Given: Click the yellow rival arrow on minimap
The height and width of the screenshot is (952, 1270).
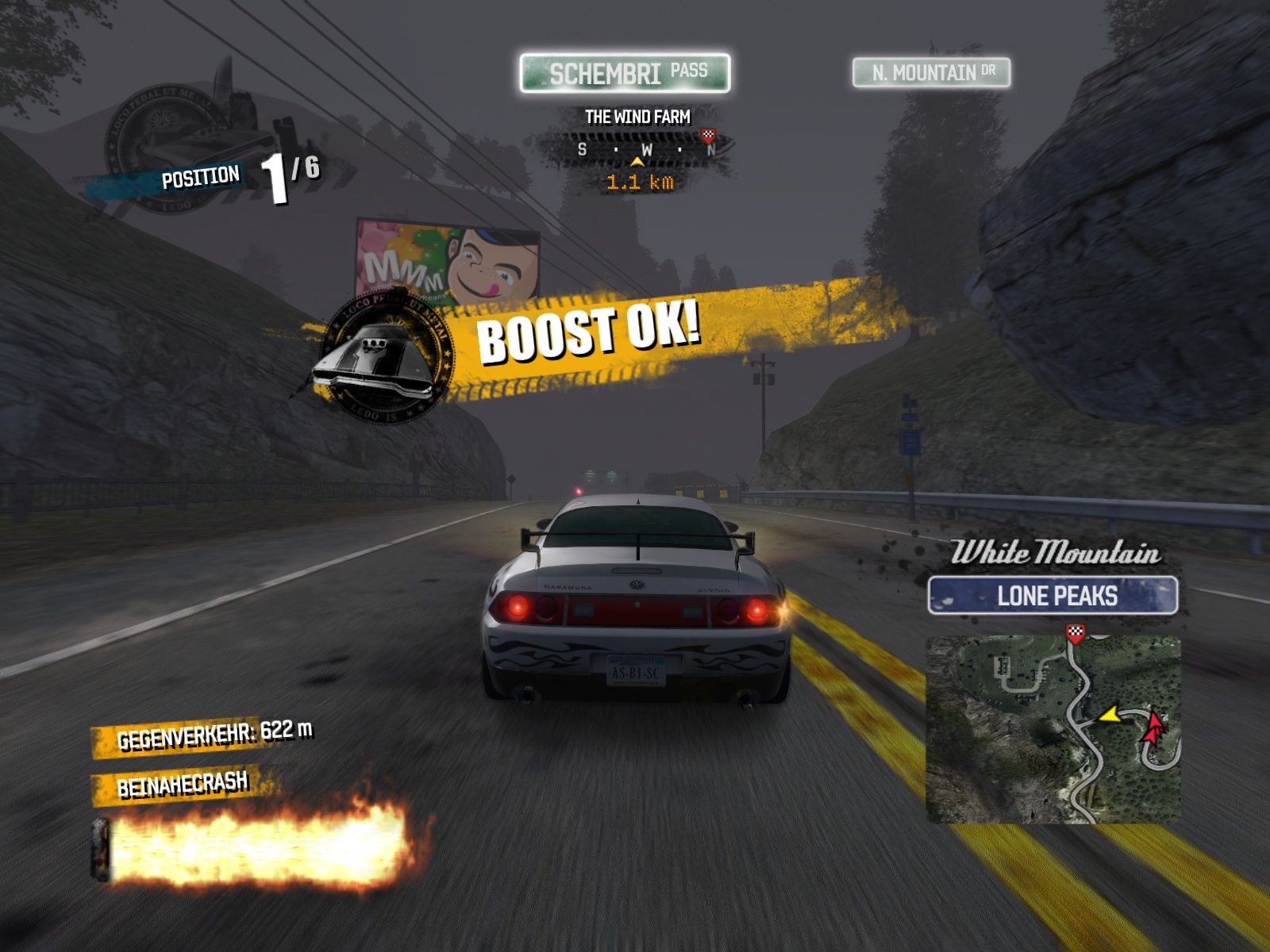Looking at the screenshot, I should point(1110,715).
